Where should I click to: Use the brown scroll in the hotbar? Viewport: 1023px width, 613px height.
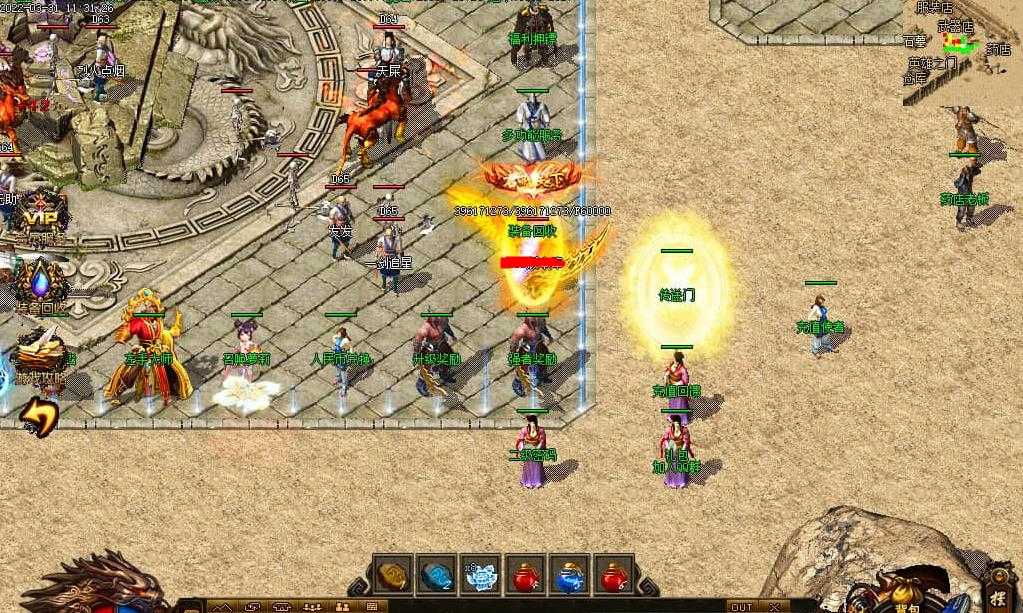coord(393,576)
